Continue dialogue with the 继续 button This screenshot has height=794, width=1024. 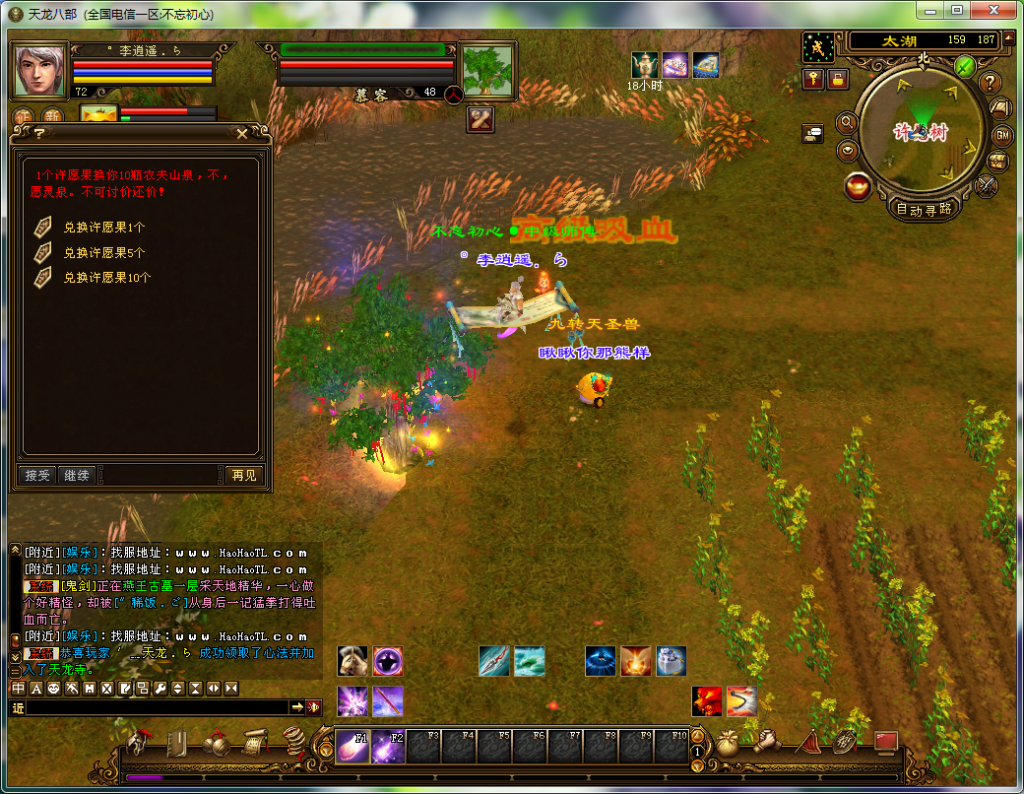(x=77, y=475)
